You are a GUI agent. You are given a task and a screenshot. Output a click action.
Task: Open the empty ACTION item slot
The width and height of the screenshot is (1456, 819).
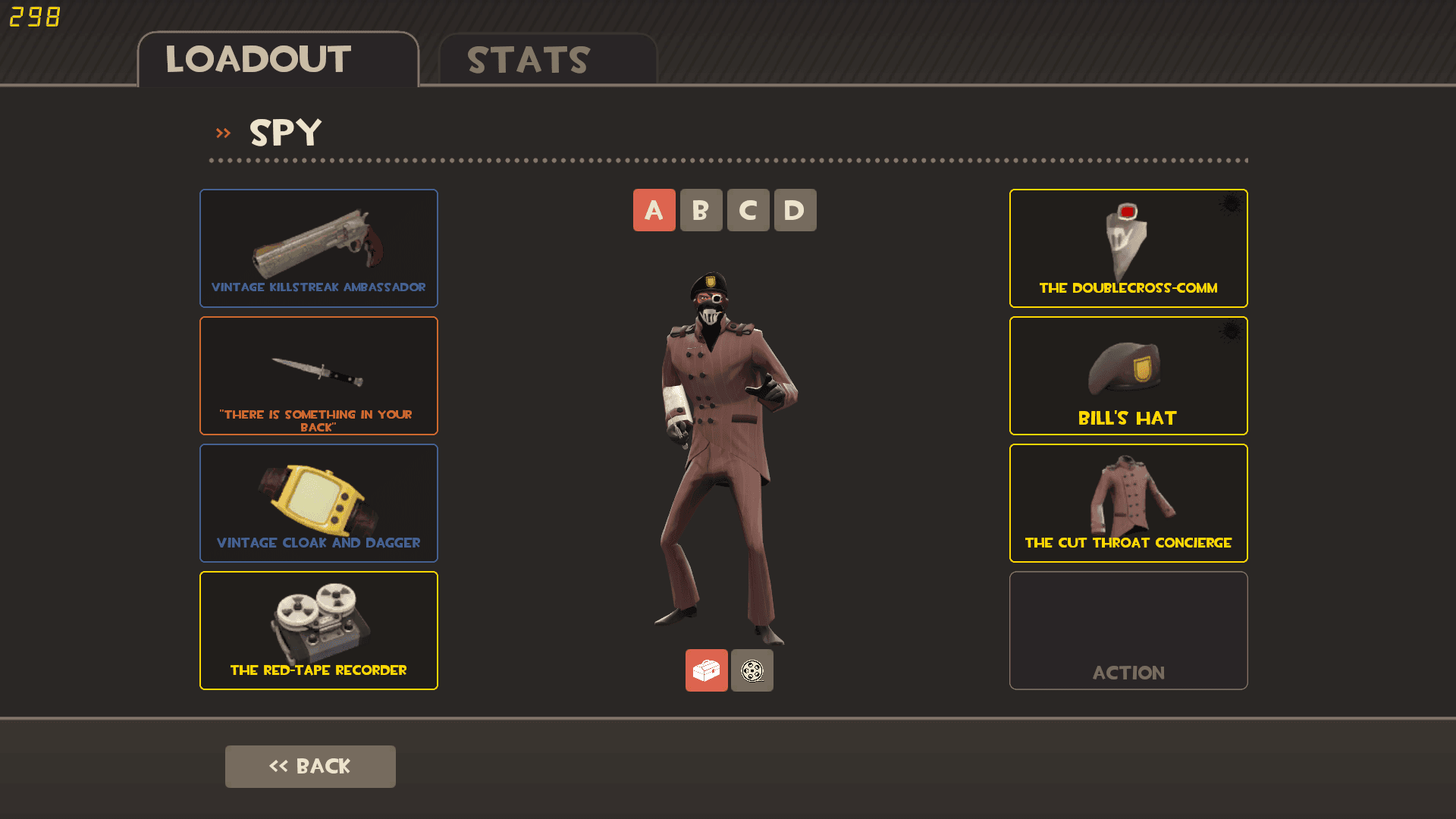coord(1128,630)
